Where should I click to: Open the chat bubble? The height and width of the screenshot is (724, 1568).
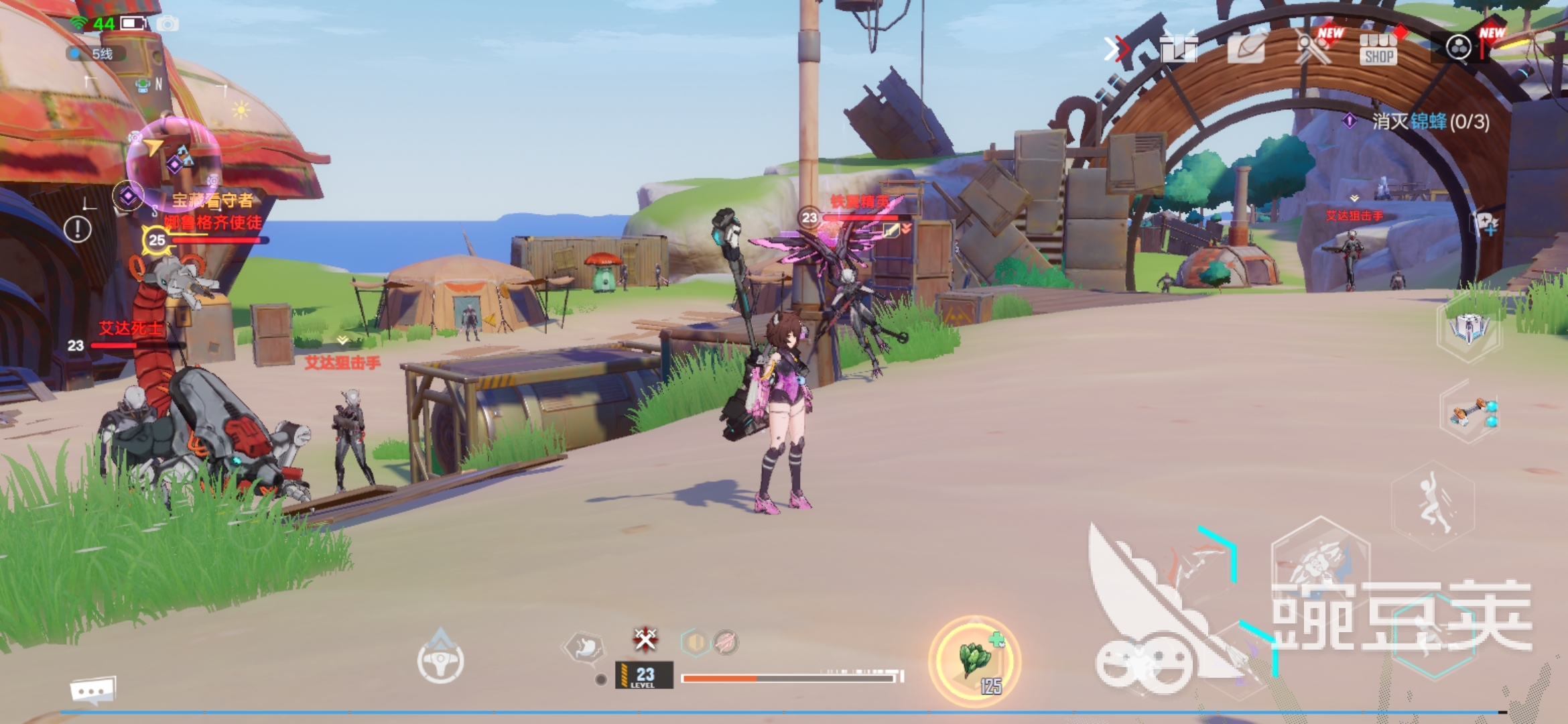click(x=92, y=690)
